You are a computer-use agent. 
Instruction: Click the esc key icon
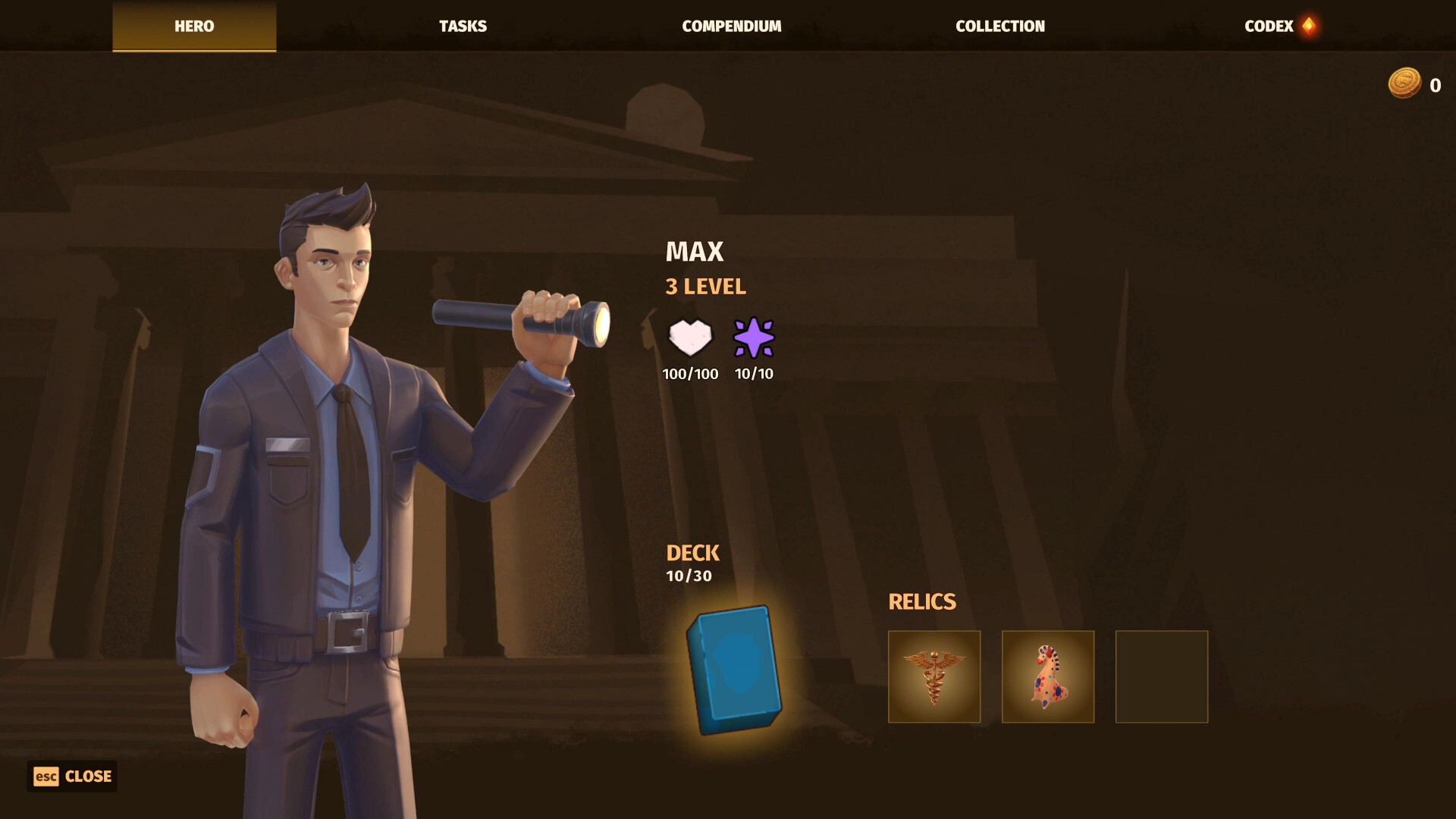tap(47, 776)
